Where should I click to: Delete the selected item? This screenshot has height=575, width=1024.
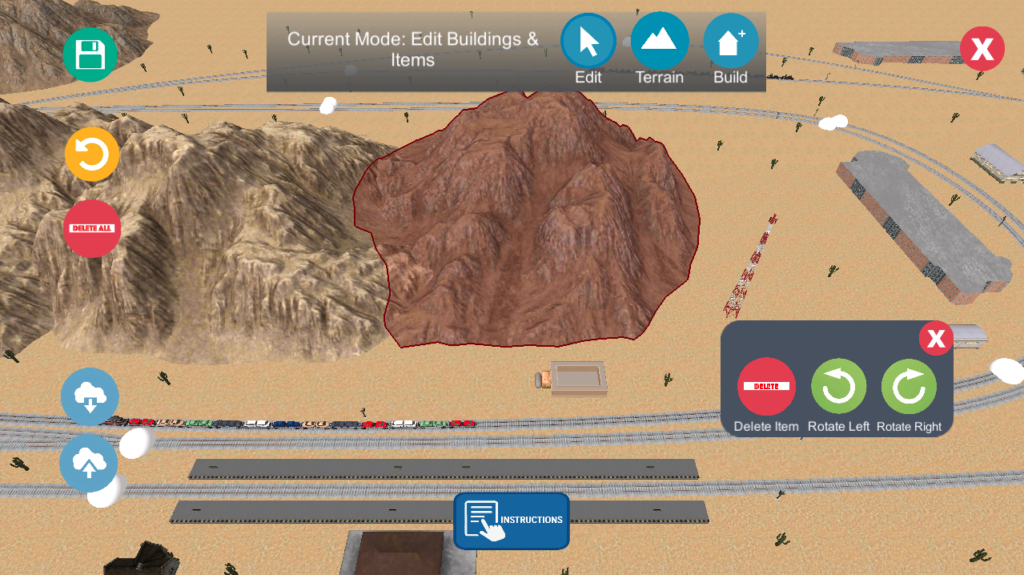(767, 386)
